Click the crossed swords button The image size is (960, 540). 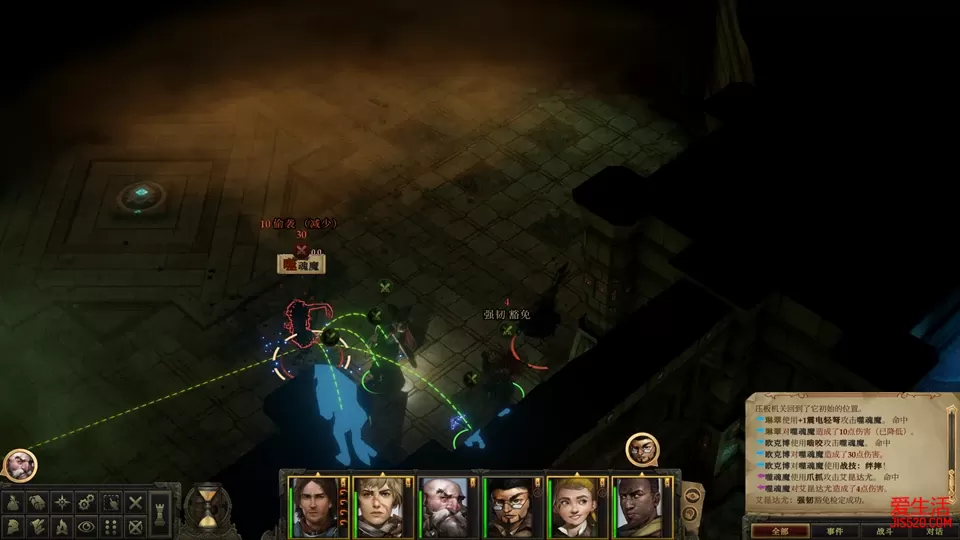coord(136,503)
